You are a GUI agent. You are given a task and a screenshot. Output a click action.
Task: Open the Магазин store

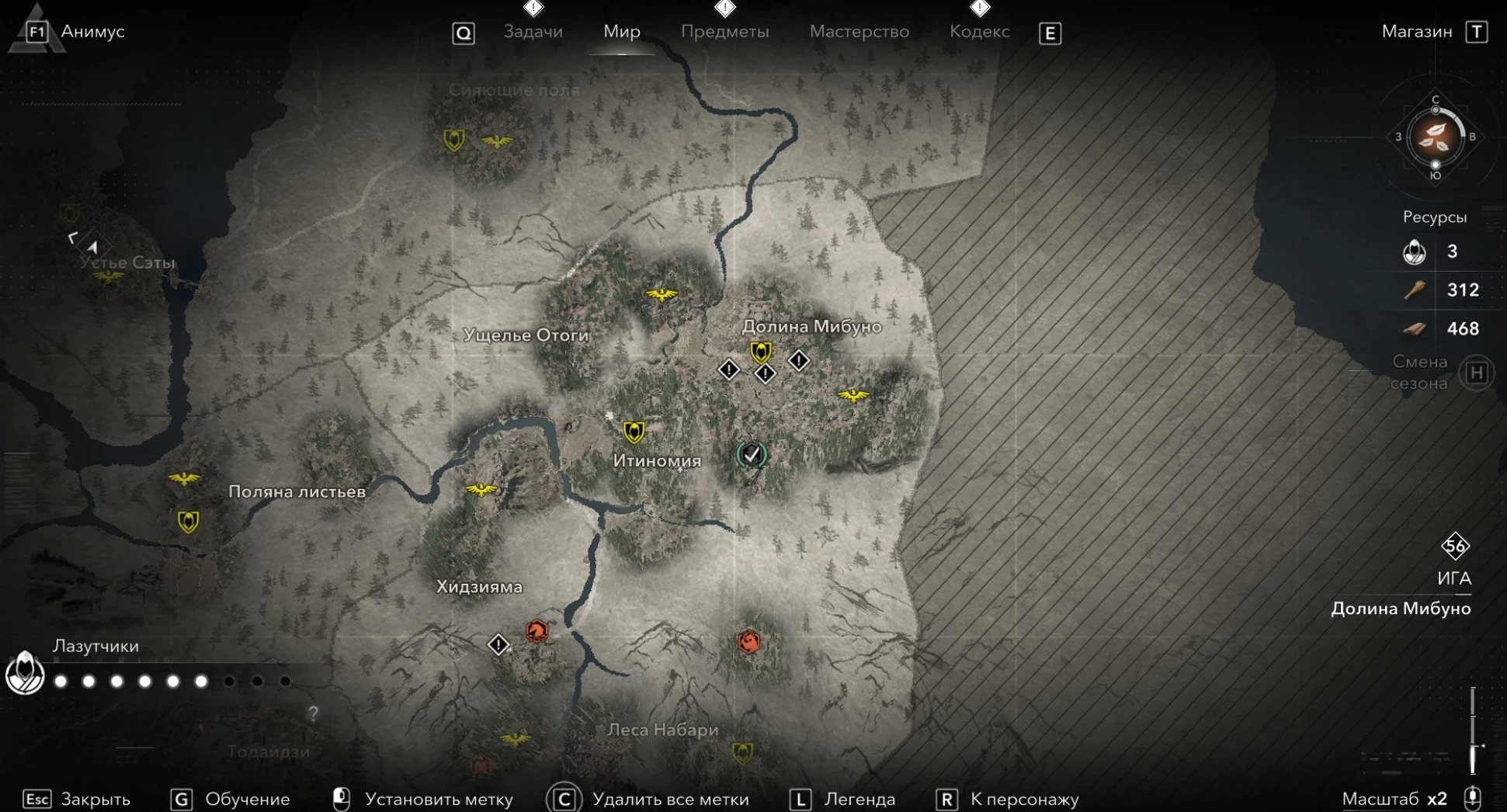(1417, 32)
